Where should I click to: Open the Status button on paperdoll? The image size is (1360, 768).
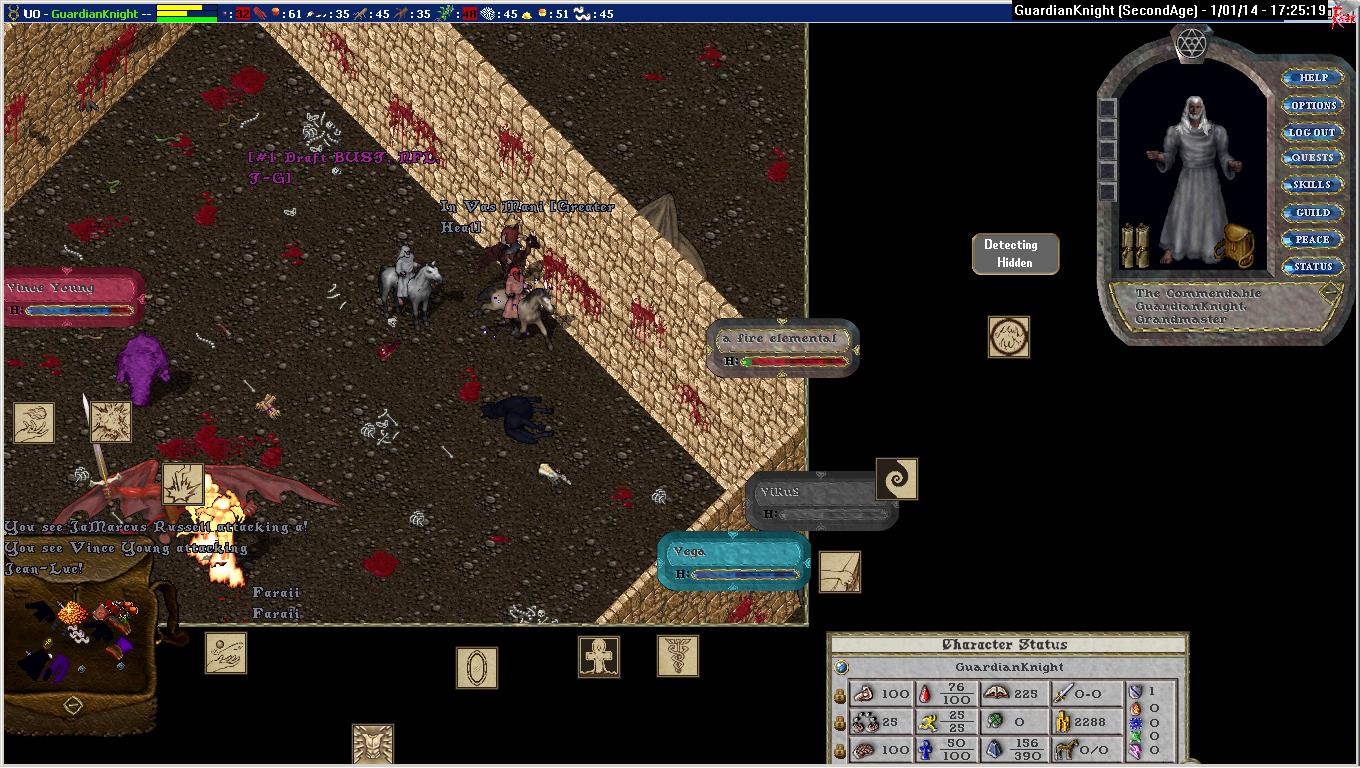pos(1312,267)
